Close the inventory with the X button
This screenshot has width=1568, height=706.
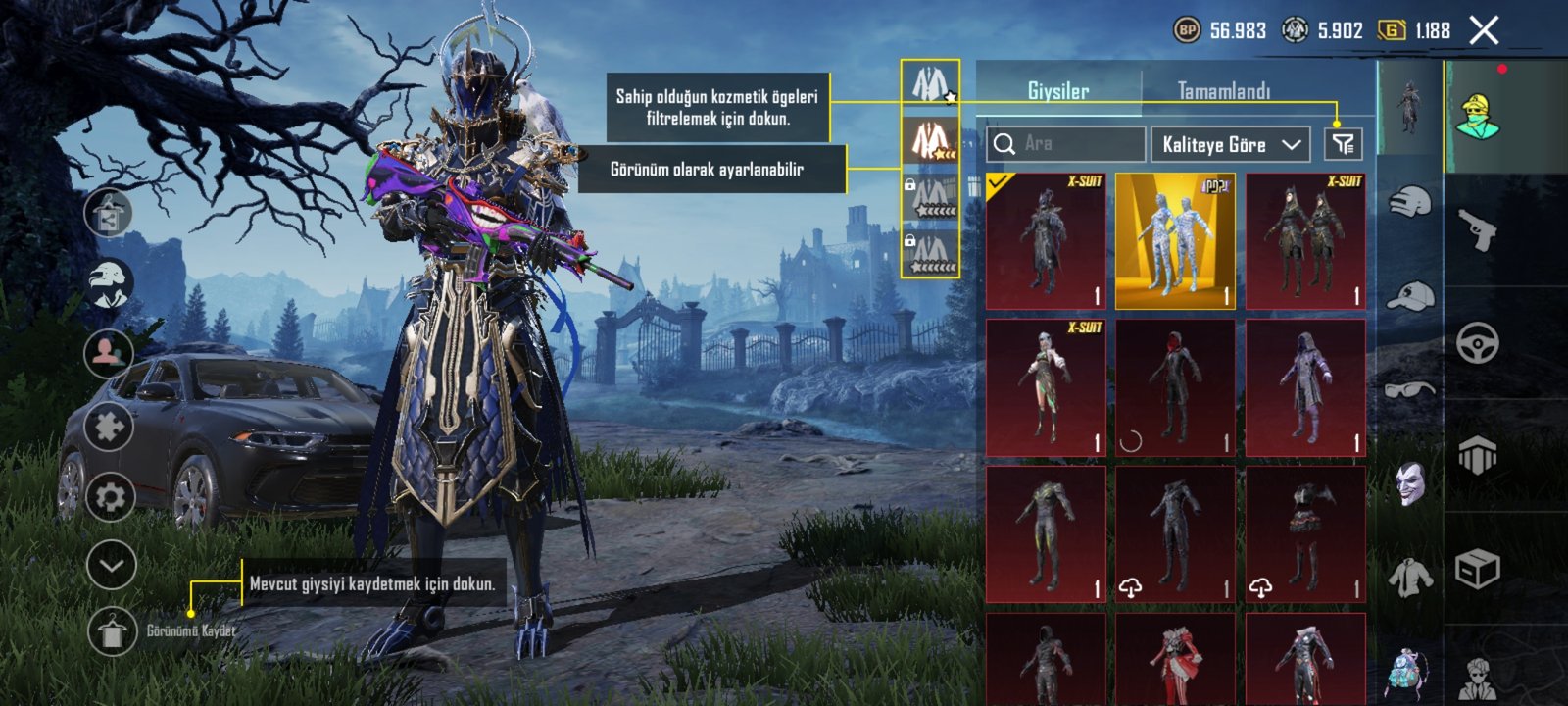(x=1484, y=31)
